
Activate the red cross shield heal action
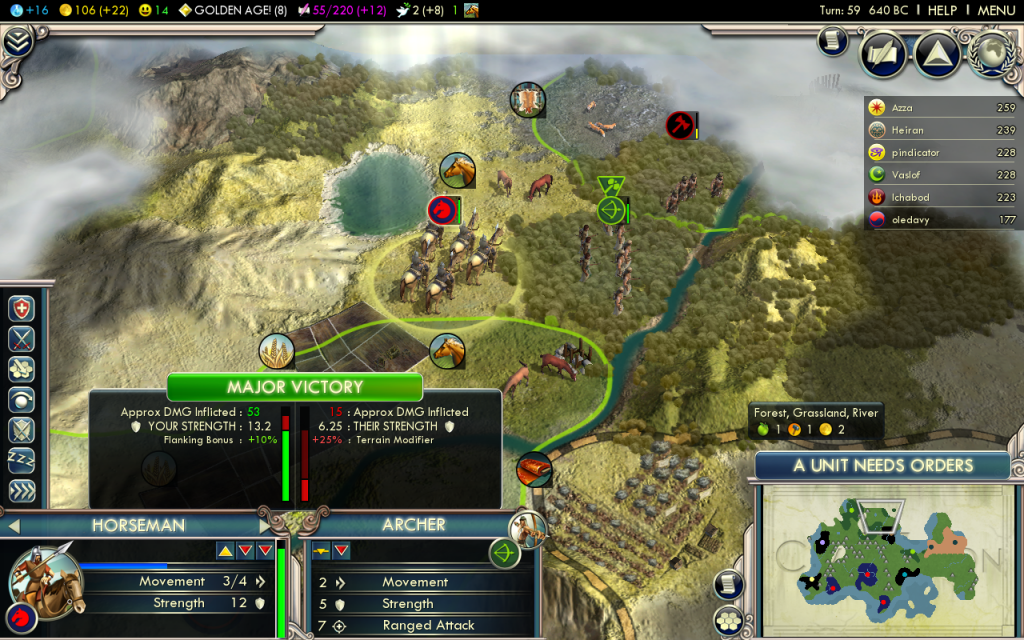(x=22, y=309)
